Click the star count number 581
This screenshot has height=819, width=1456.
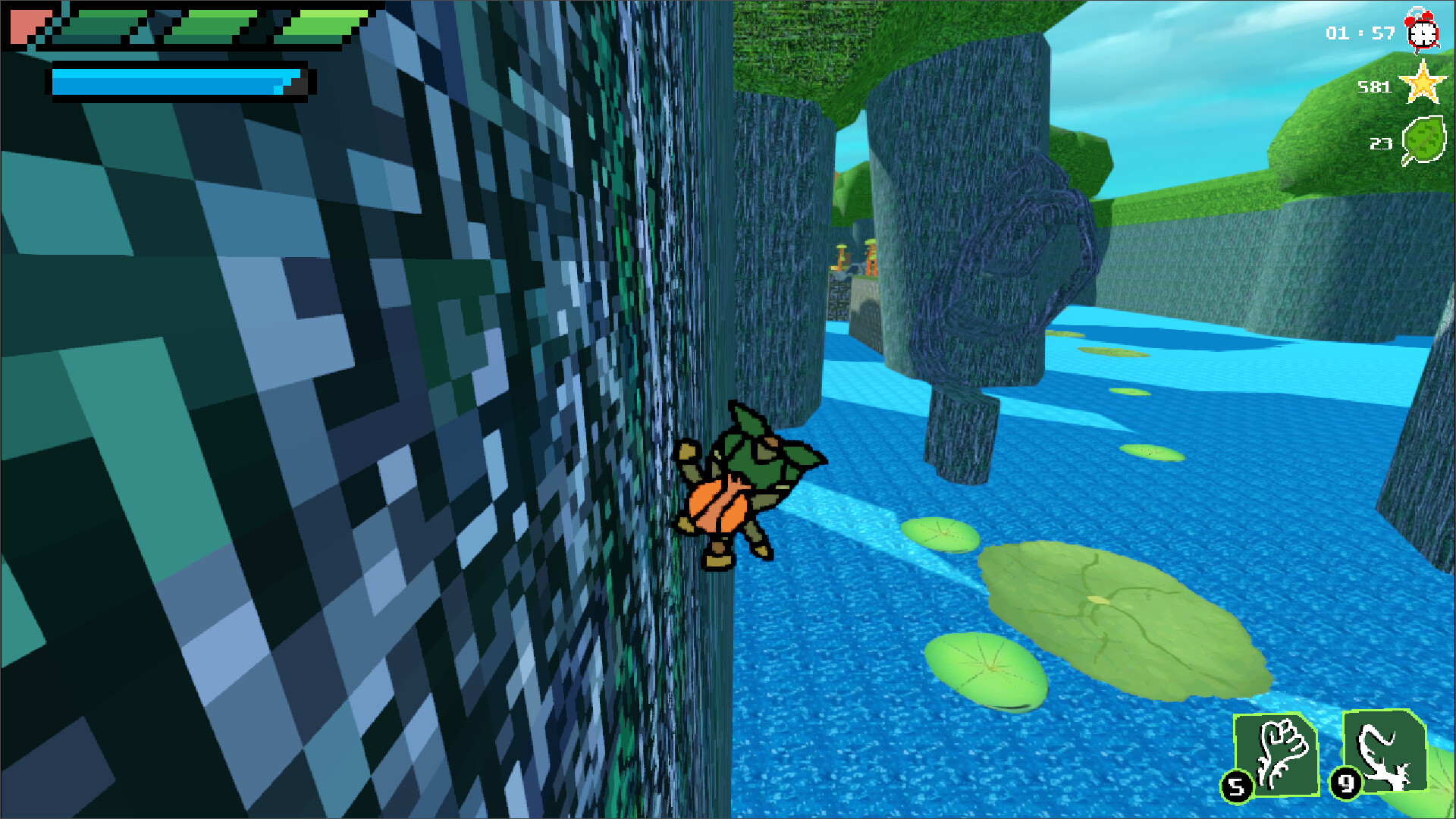(x=1375, y=86)
